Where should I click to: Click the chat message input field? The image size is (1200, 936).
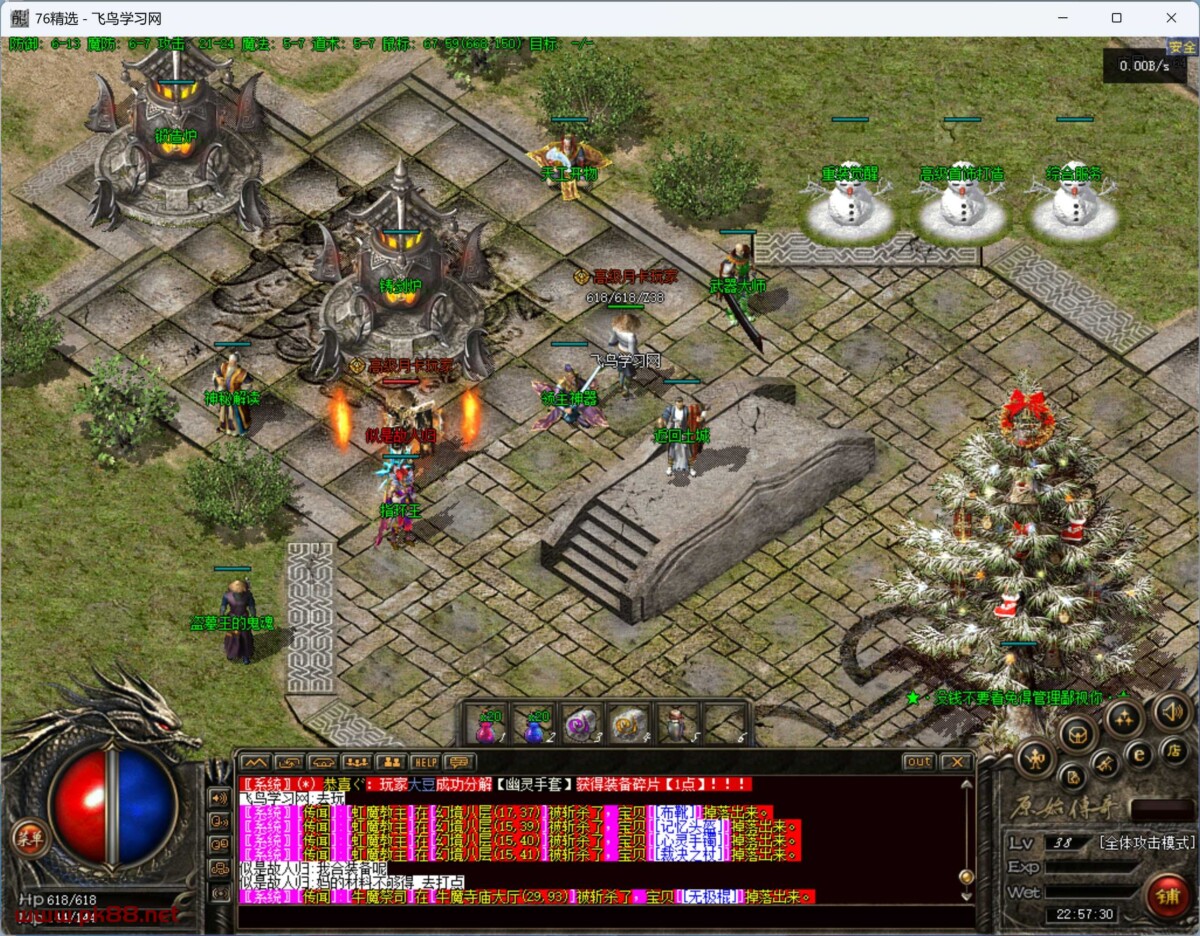click(600, 915)
